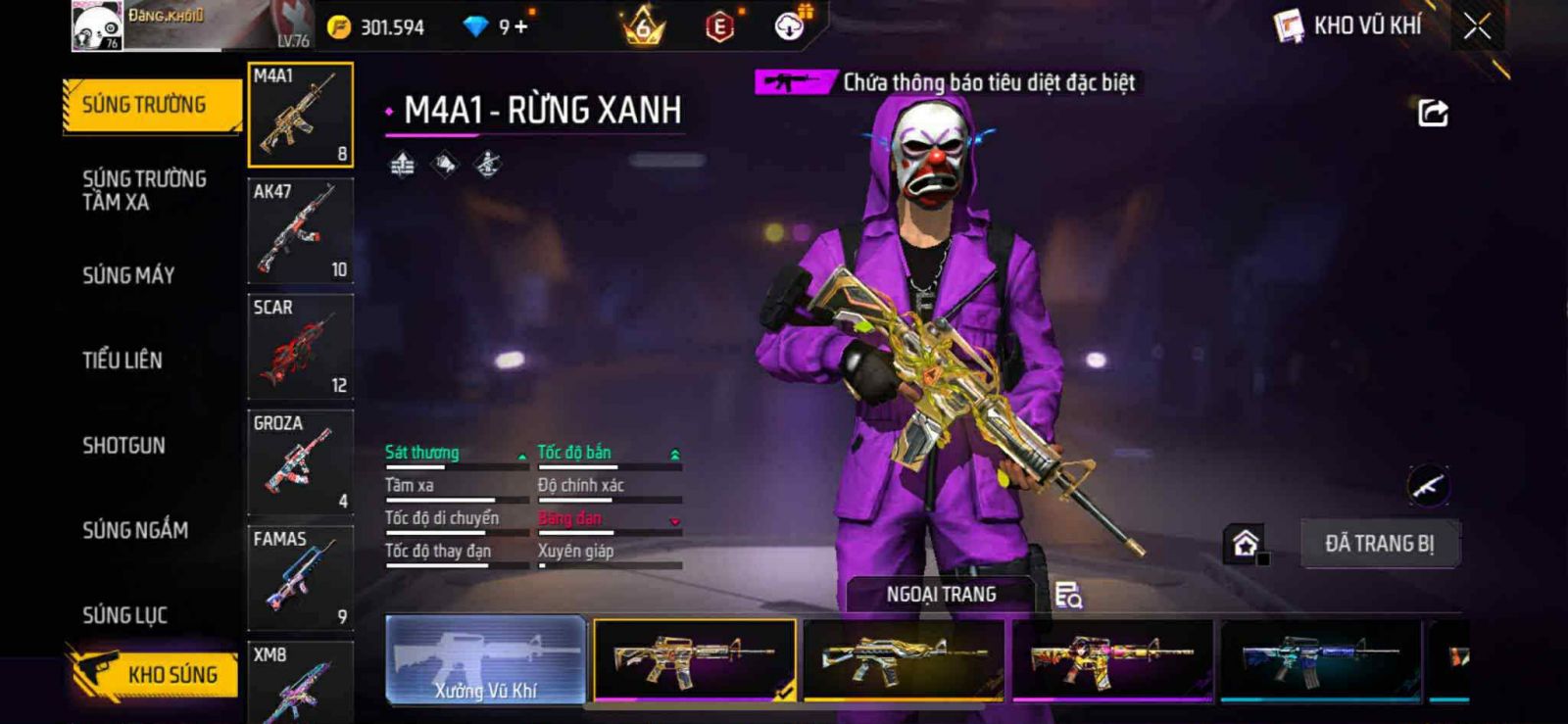Open the share icon button

(1432, 114)
